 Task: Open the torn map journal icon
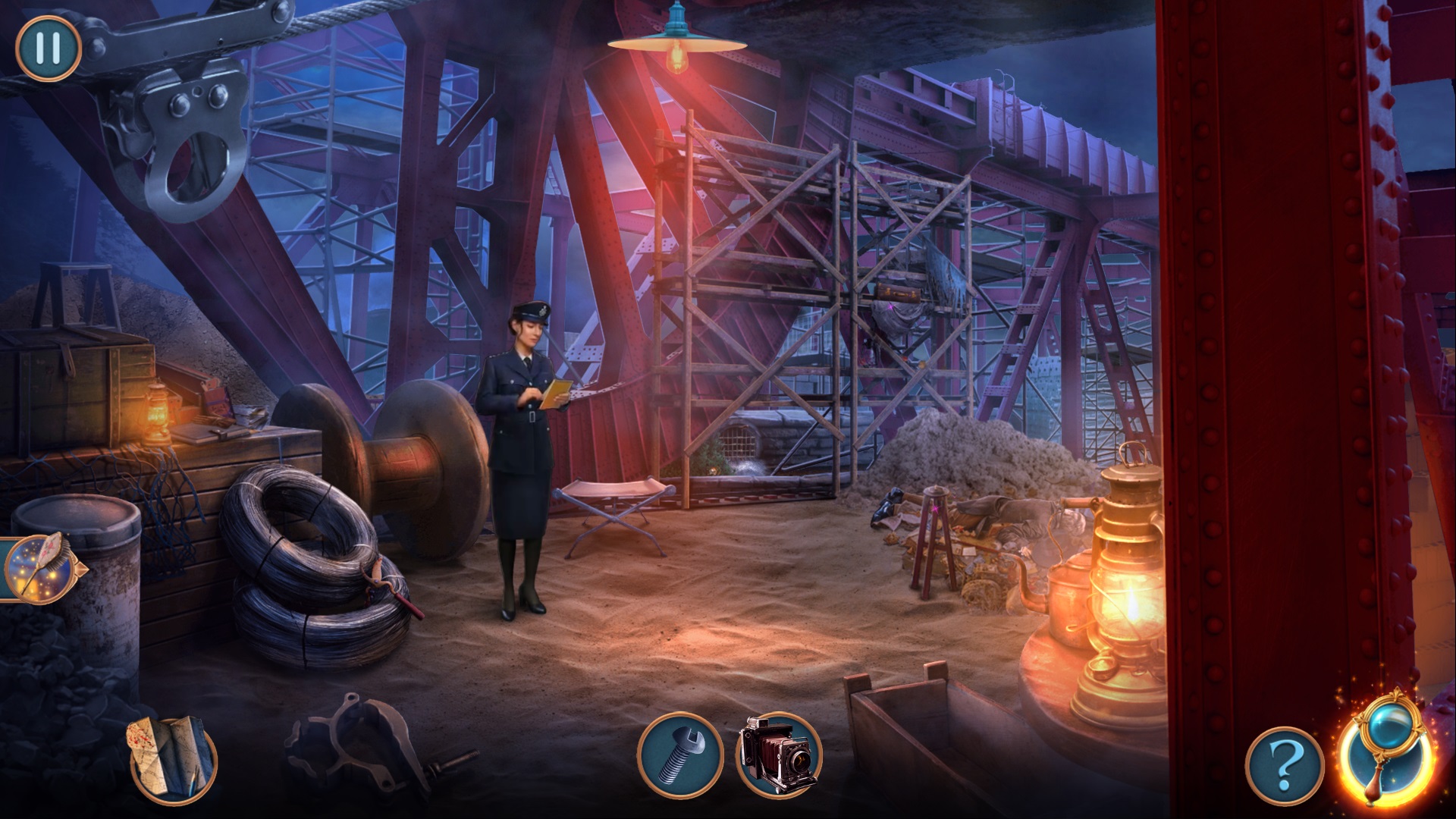174,758
